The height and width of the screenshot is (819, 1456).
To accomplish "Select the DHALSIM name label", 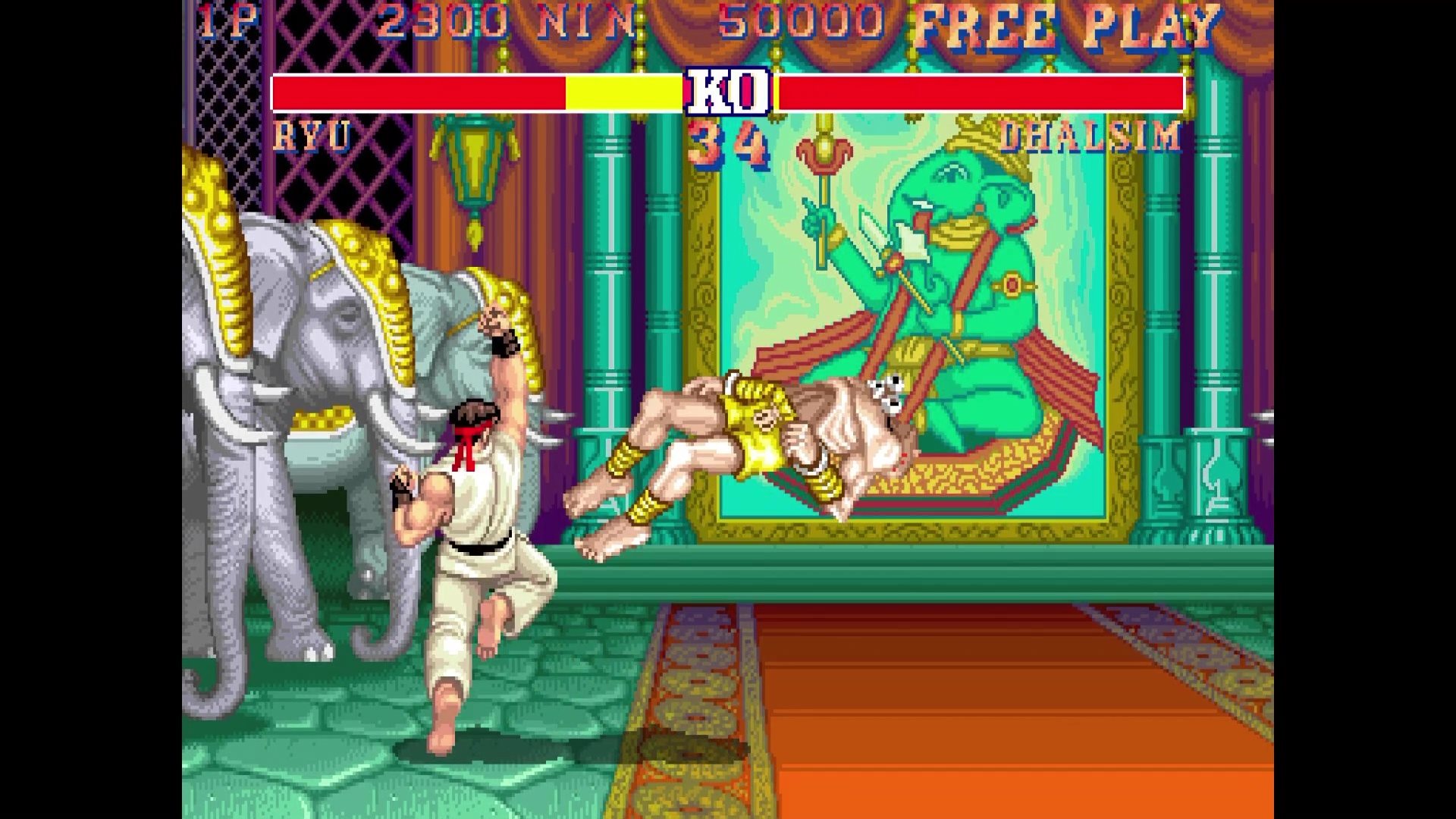I will tap(1092, 135).
